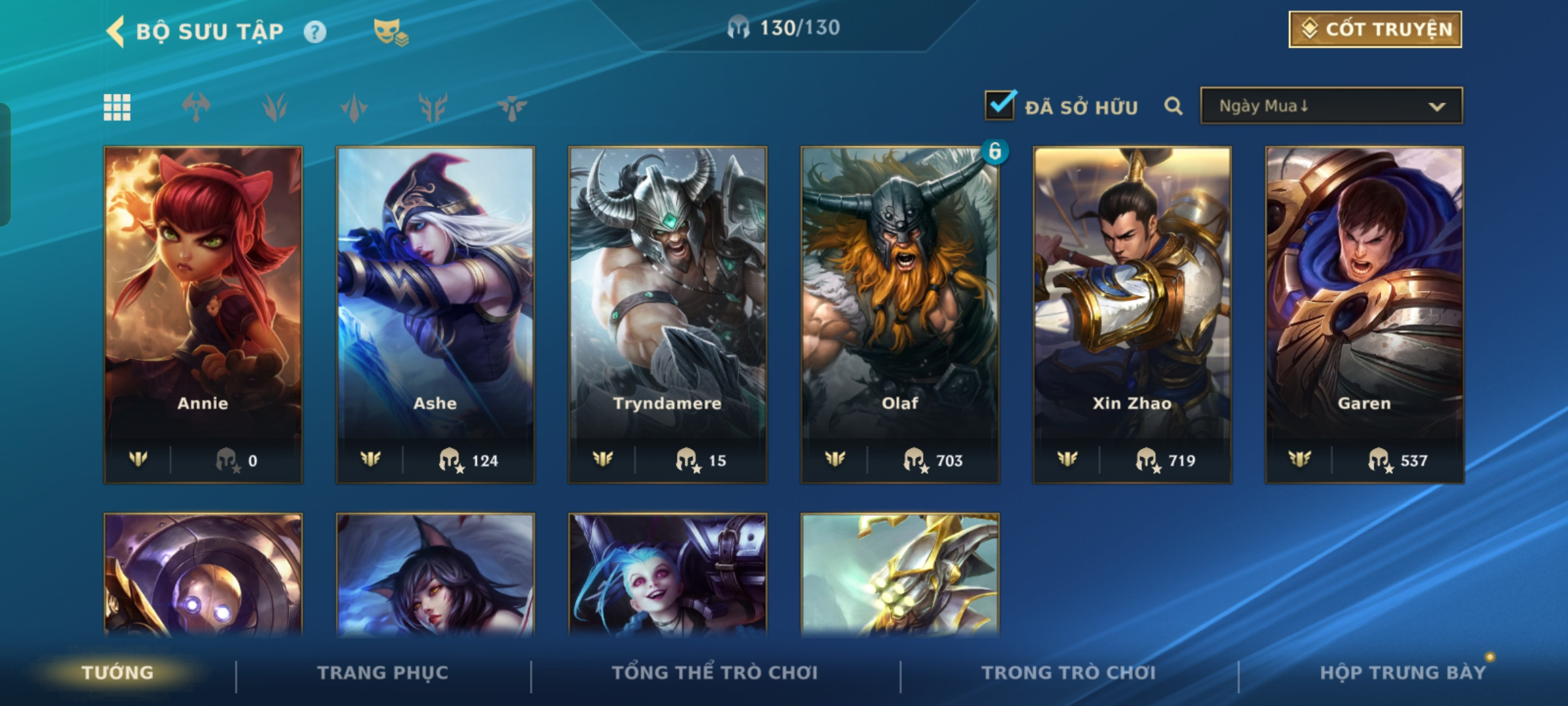Open Tryndamere's champion card
The width and height of the screenshot is (1568, 706).
click(668, 314)
